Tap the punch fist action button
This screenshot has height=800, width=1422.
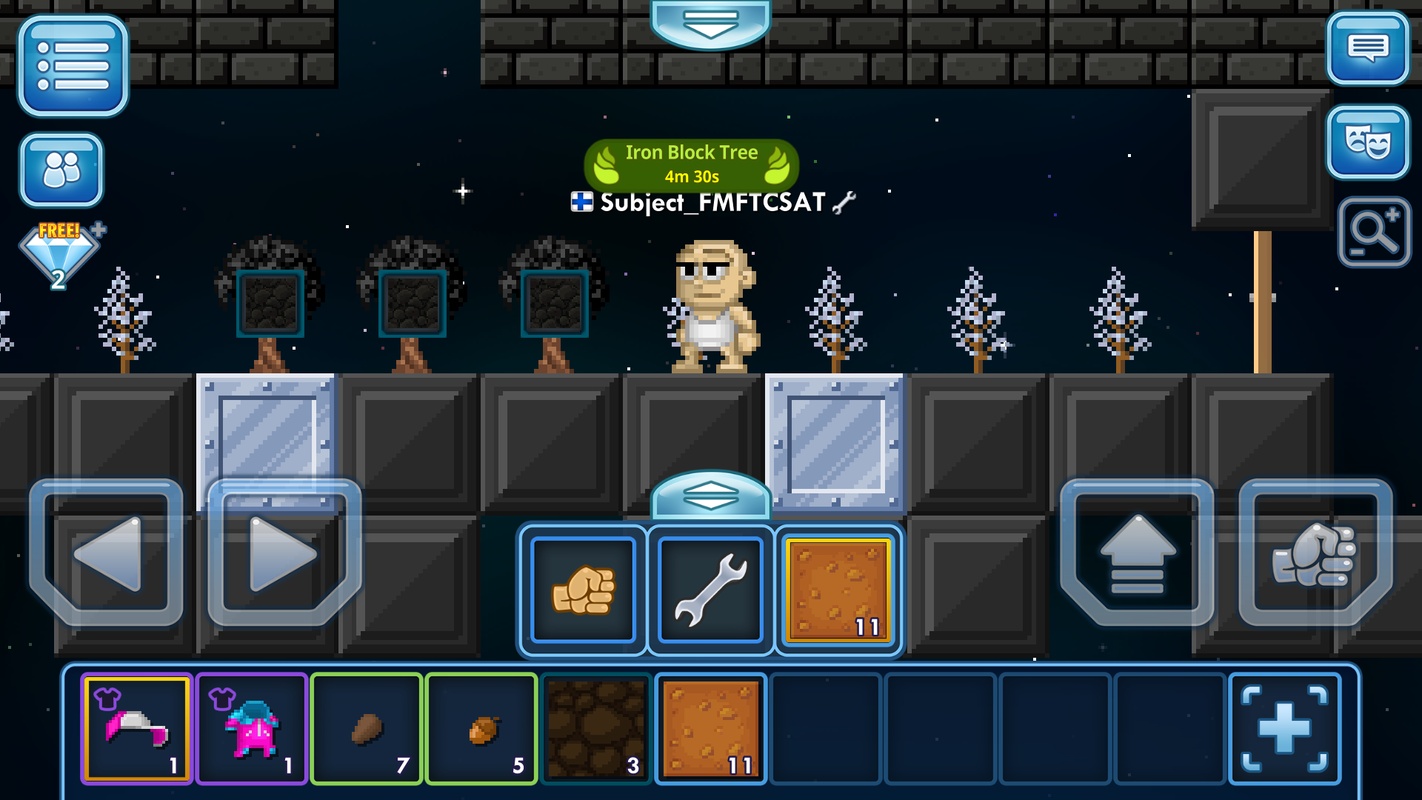pyautogui.click(x=1315, y=553)
